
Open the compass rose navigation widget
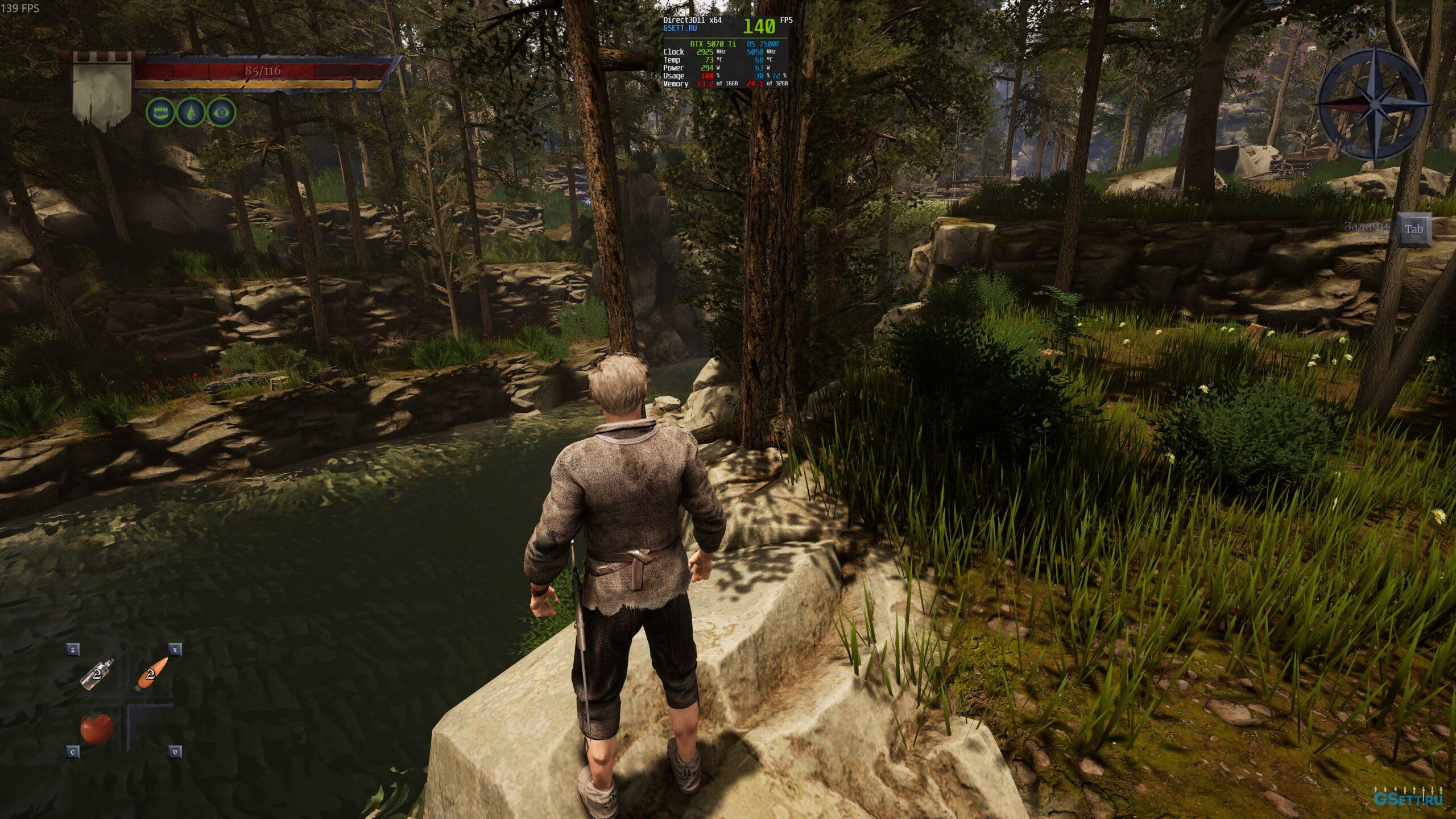1374,104
